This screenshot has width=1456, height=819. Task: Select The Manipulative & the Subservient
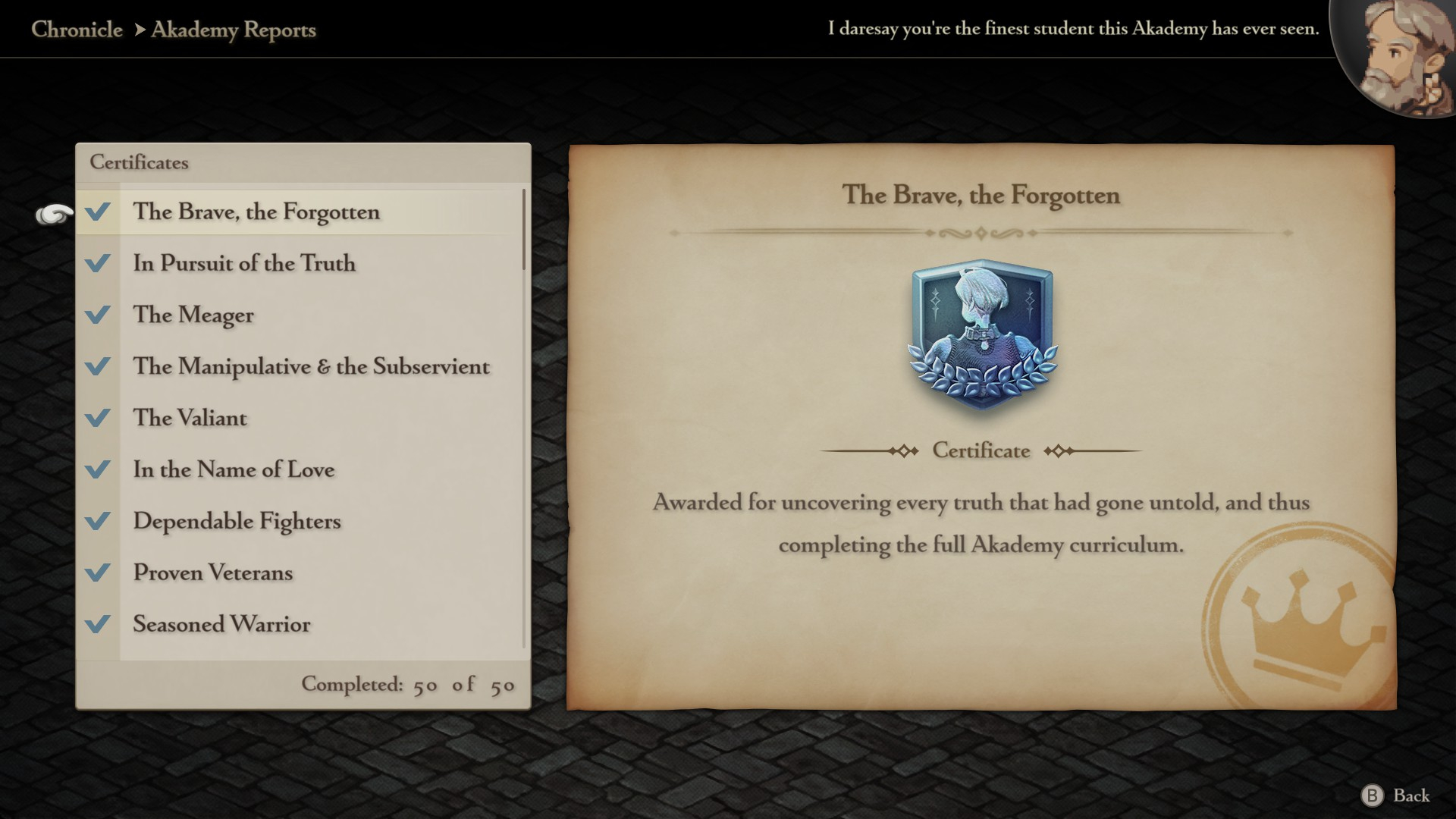pos(311,367)
